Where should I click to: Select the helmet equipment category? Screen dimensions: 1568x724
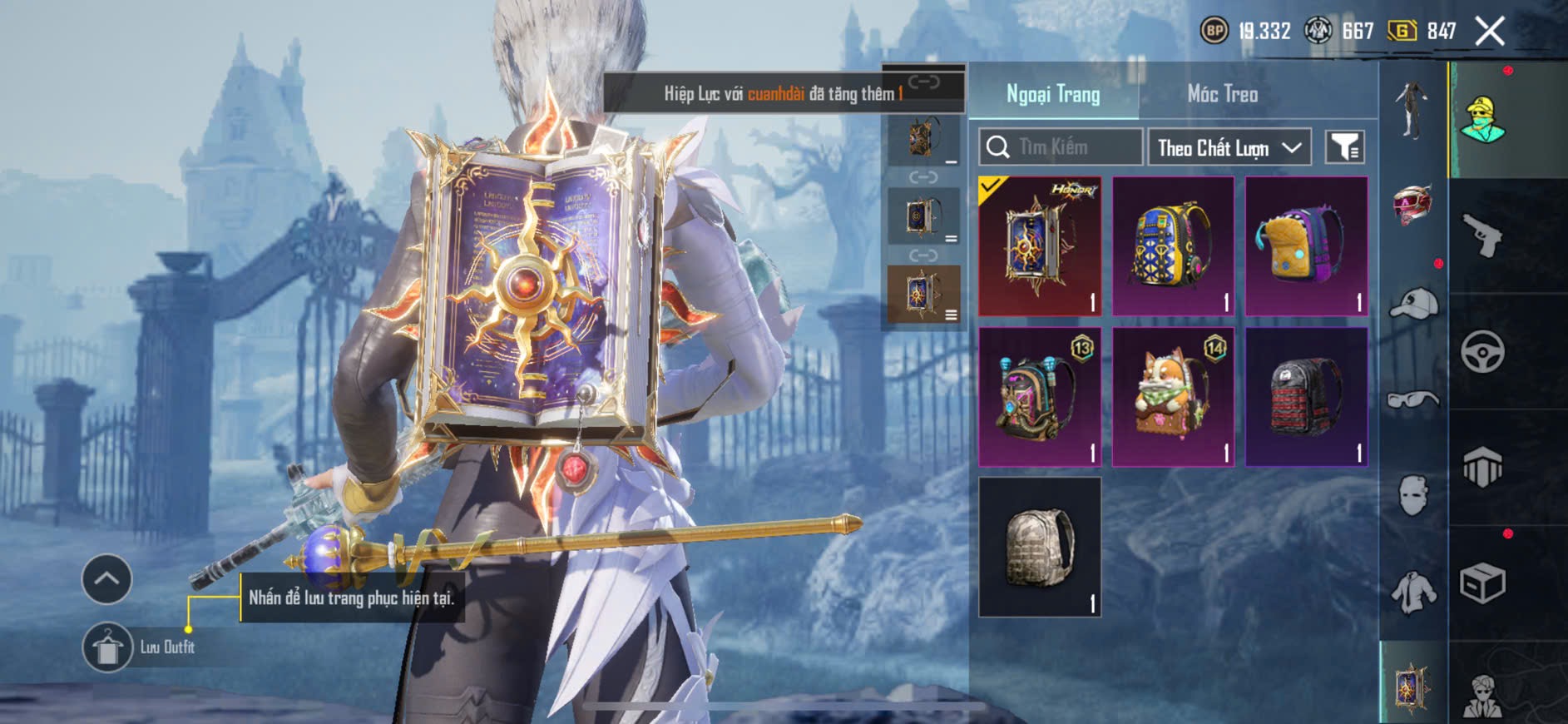point(1413,203)
